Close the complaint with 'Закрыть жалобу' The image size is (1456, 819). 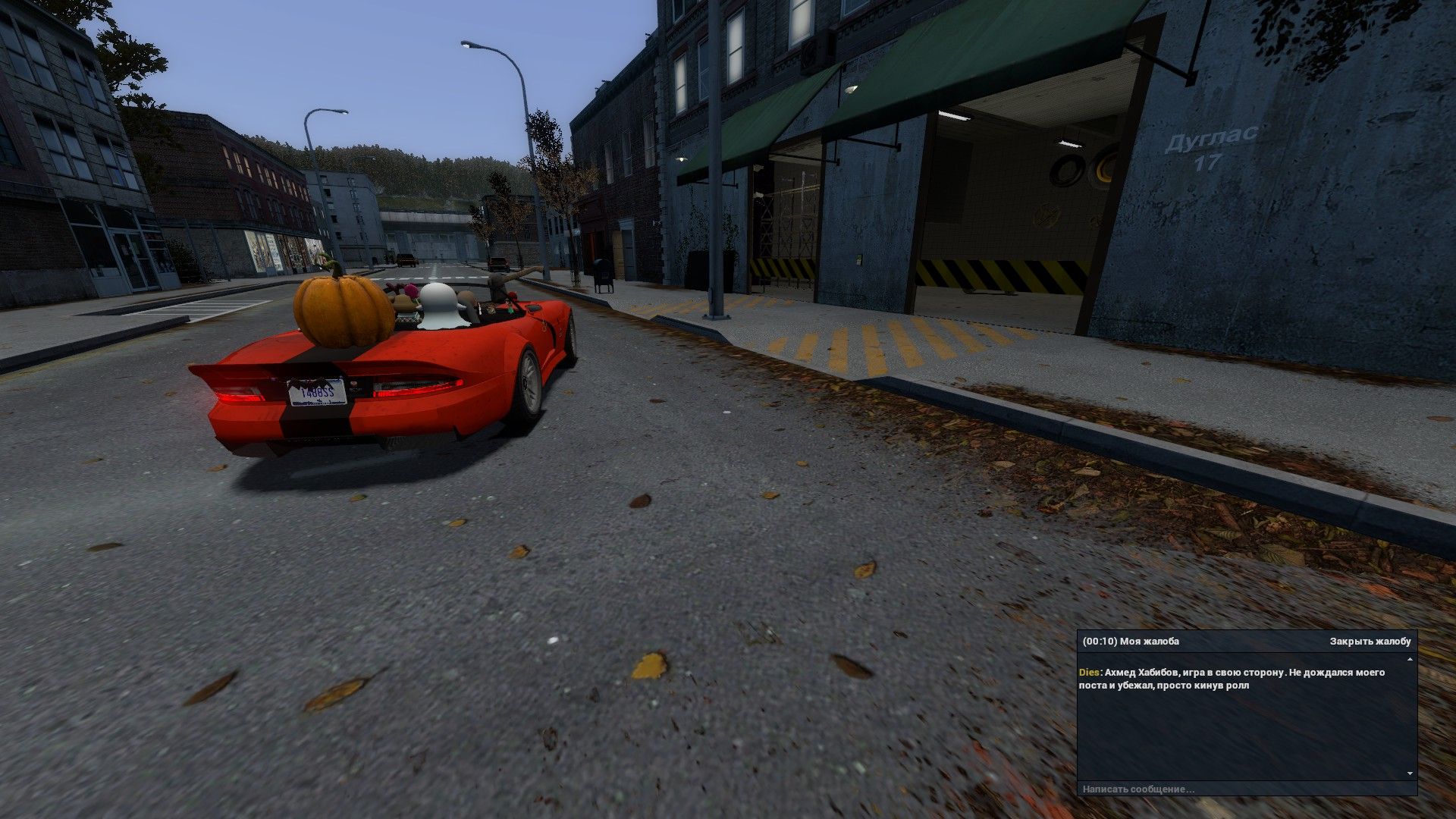click(x=1370, y=642)
